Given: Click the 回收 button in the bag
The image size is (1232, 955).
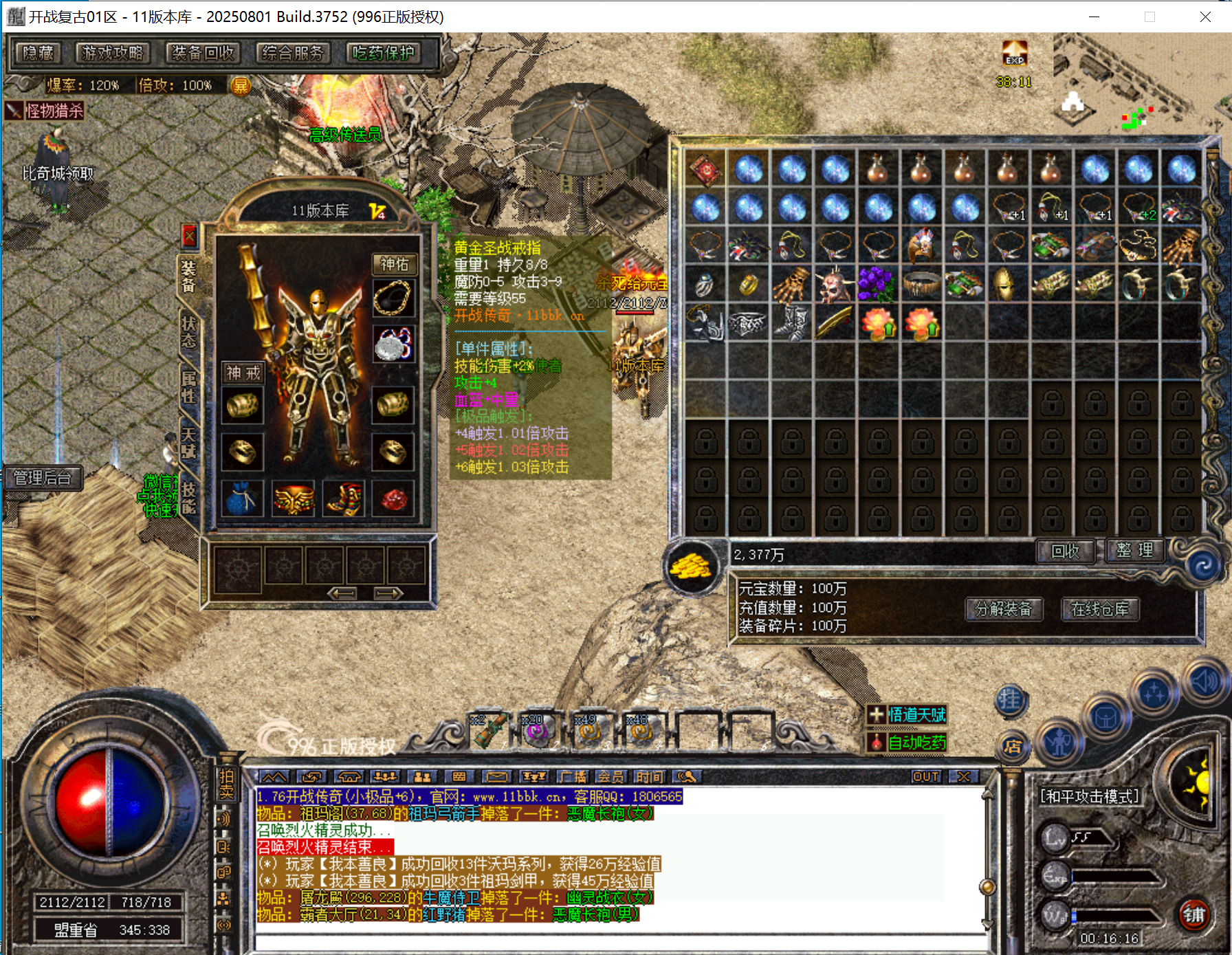Looking at the screenshot, I should click(1065, 551).
